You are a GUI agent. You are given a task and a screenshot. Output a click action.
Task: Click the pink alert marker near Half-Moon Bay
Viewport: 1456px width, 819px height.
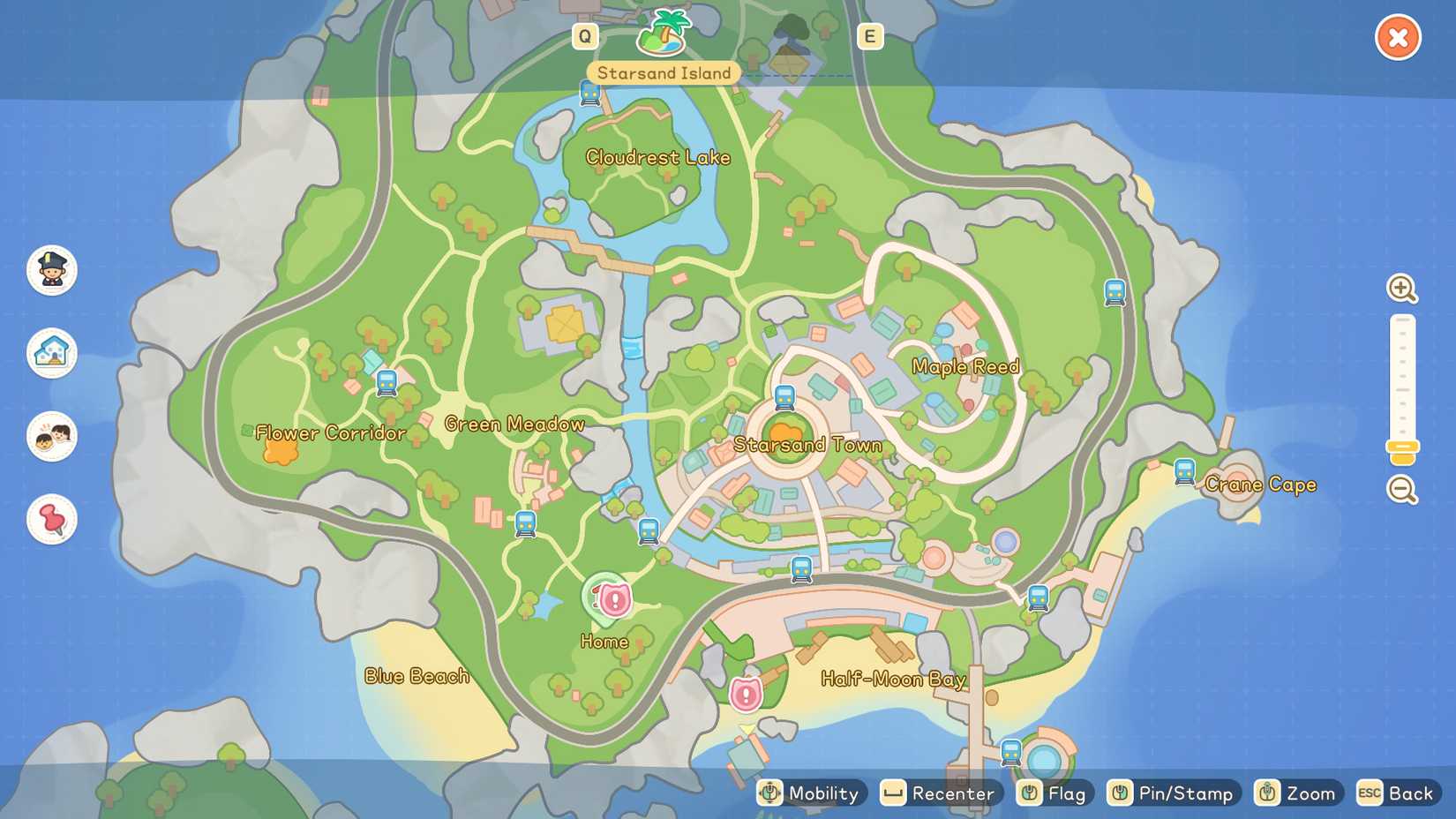click(744, 695)
